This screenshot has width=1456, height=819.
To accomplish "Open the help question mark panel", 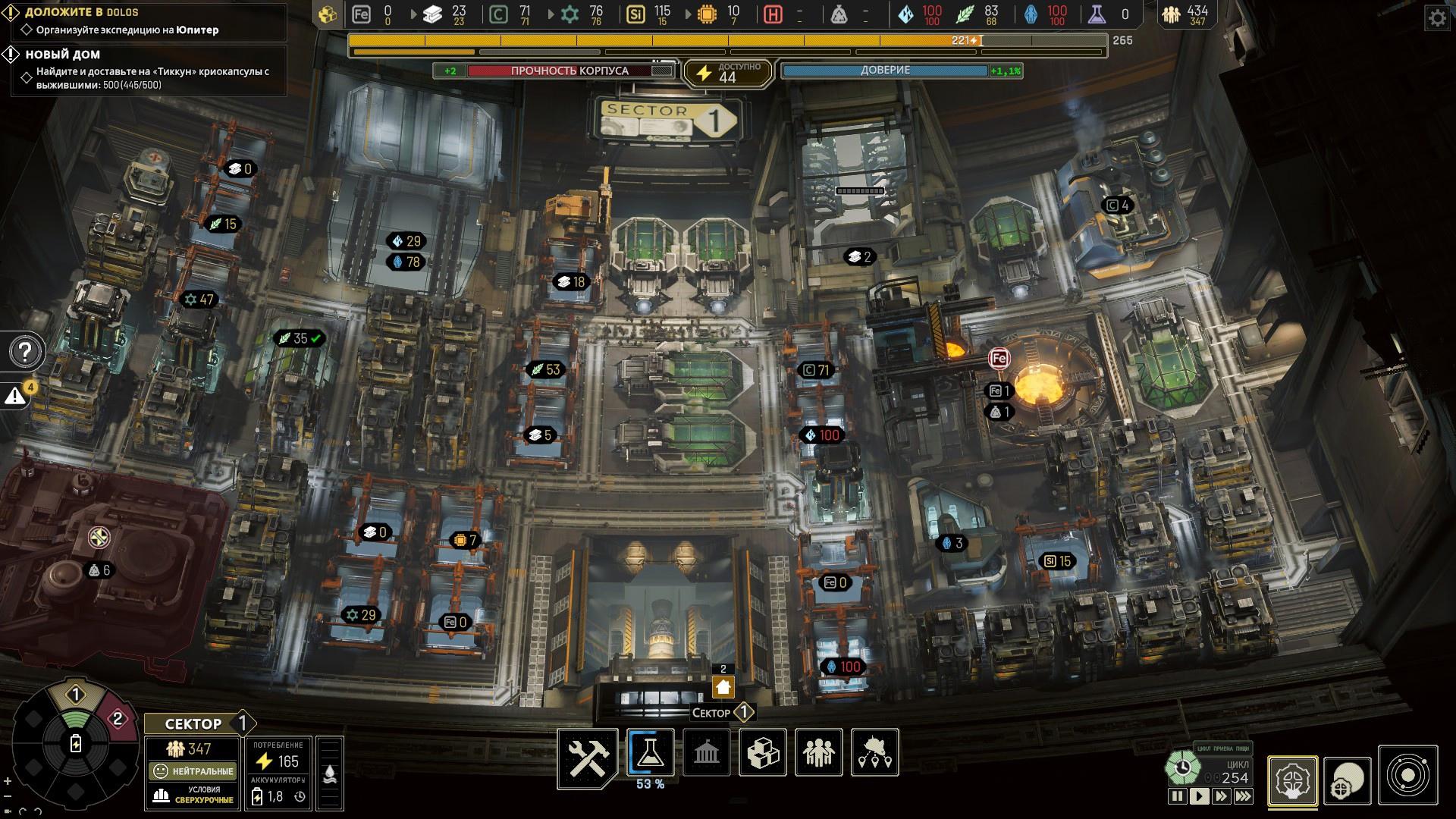I will pyautogui.click(x=26, y=352).
